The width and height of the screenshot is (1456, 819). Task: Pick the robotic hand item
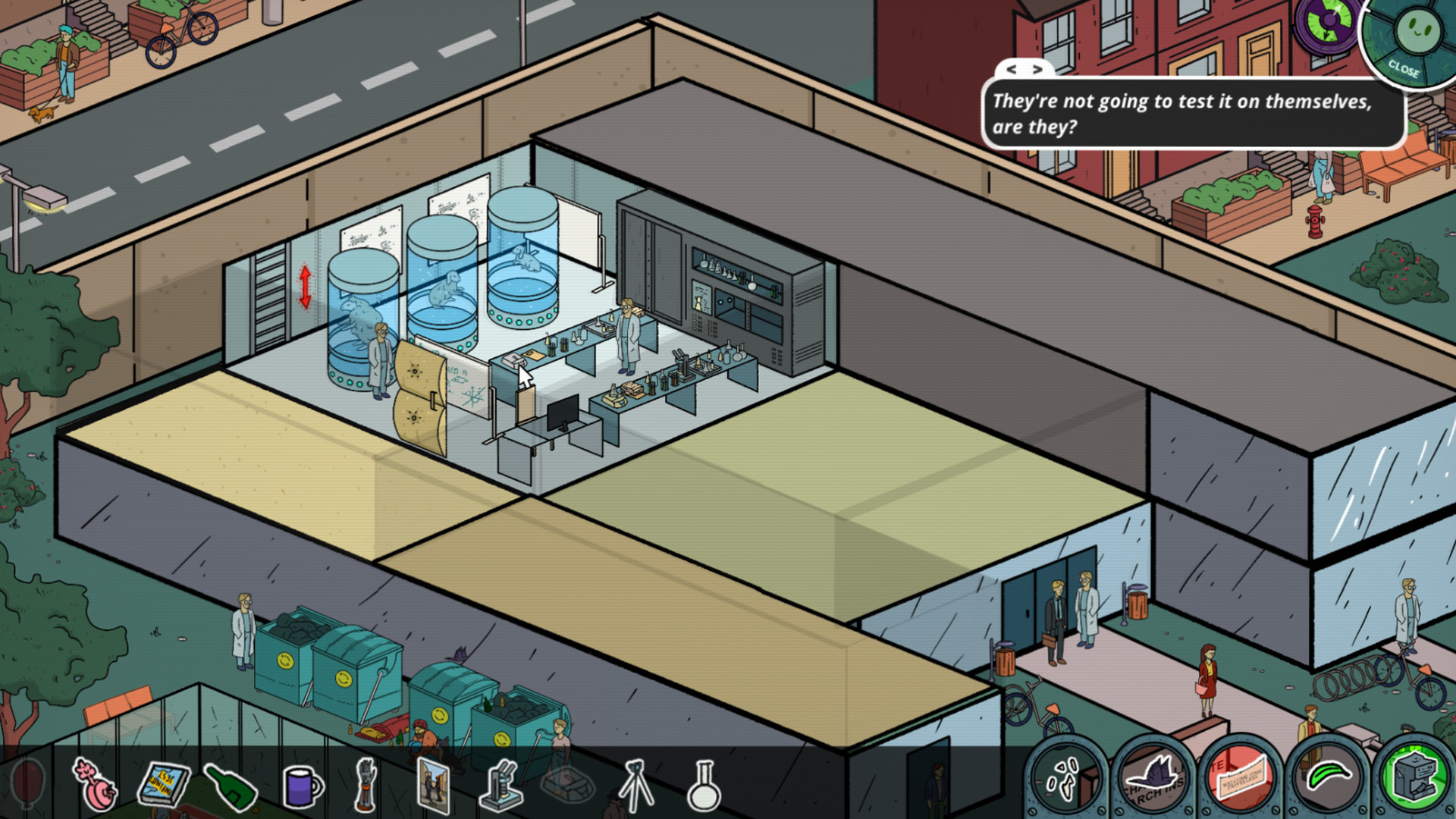(x=367, y=784)
